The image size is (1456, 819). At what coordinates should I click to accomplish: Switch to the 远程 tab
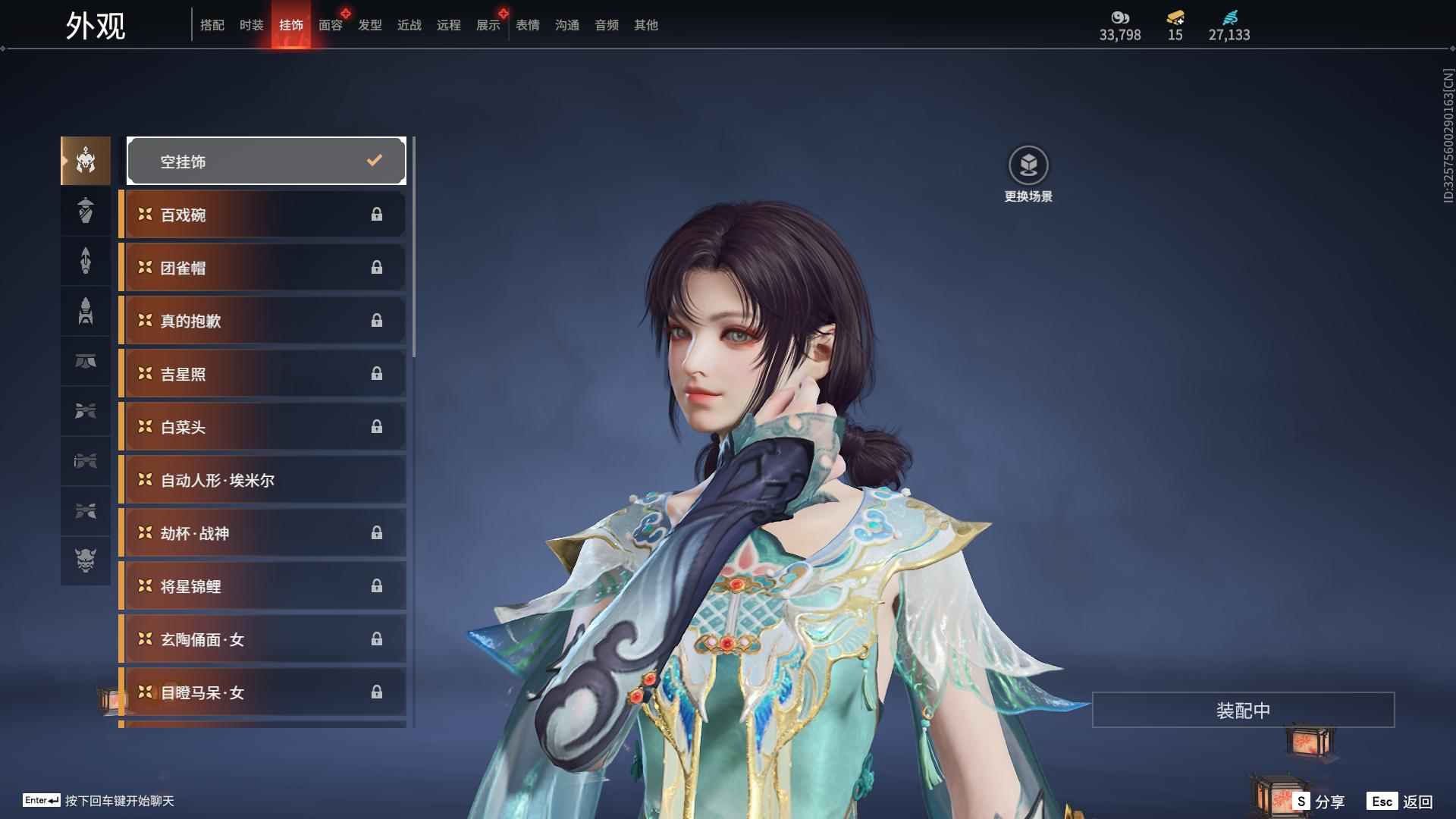coord(449,25)
